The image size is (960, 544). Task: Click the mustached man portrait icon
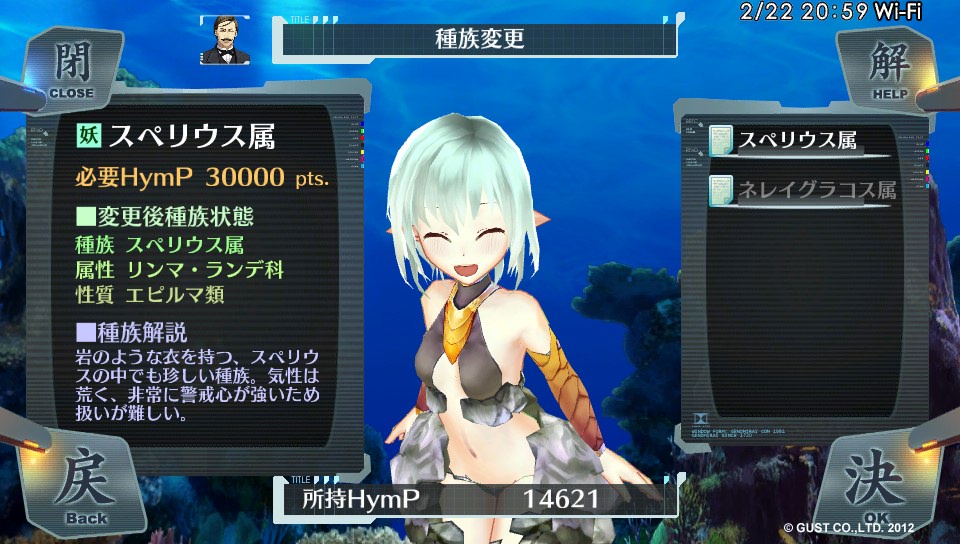(224, 40)
